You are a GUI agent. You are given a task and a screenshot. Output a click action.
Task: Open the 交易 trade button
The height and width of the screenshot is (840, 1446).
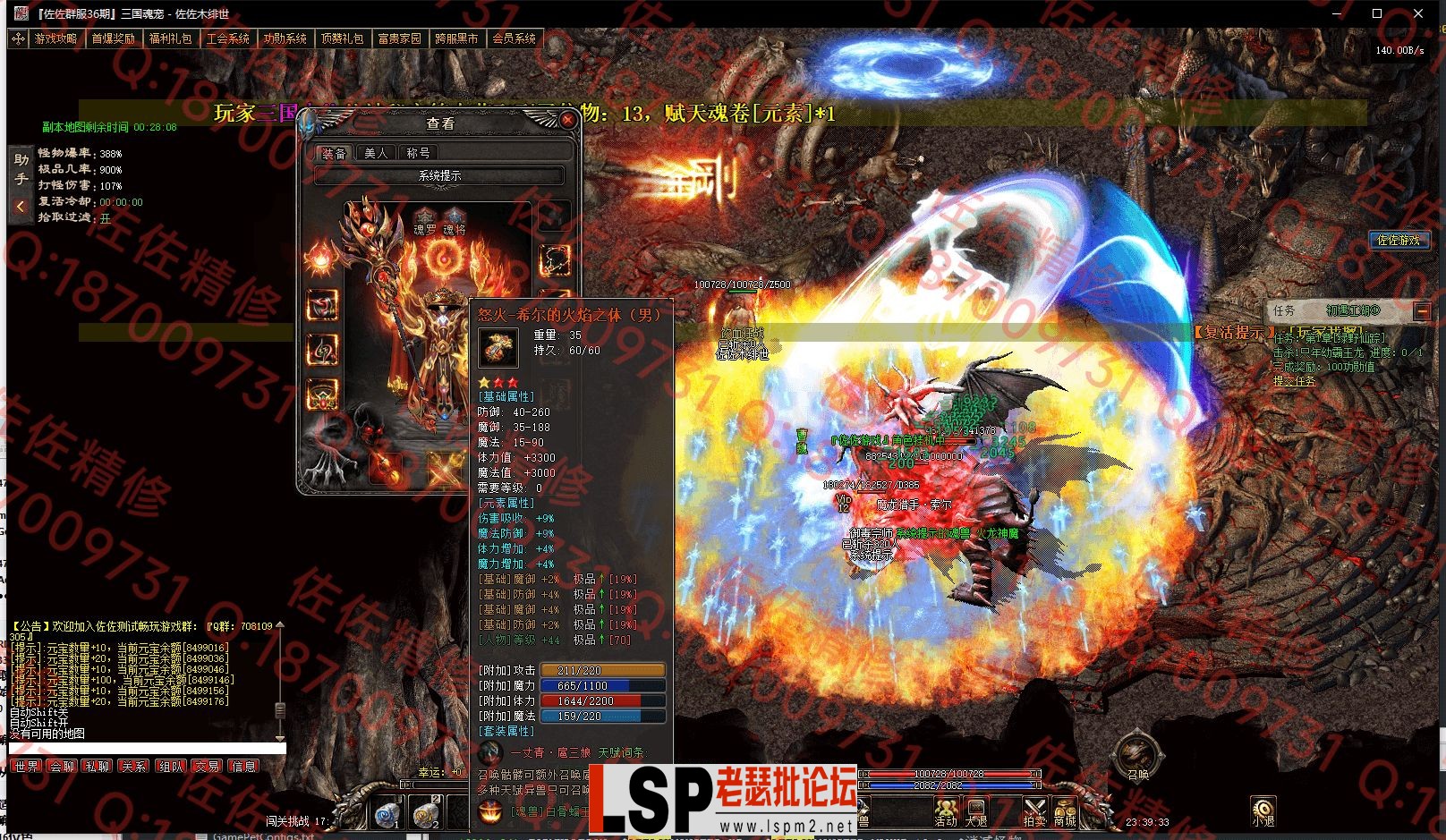[x=207, y=767]
